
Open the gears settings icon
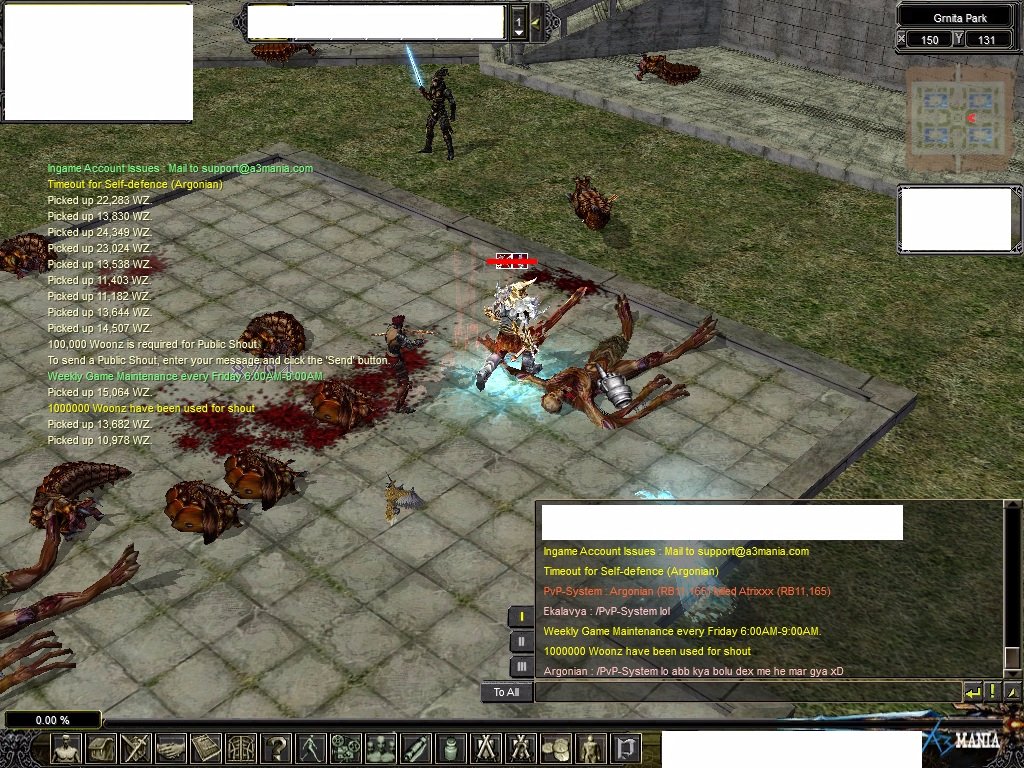pyautogui.click(x=346, y=748)
